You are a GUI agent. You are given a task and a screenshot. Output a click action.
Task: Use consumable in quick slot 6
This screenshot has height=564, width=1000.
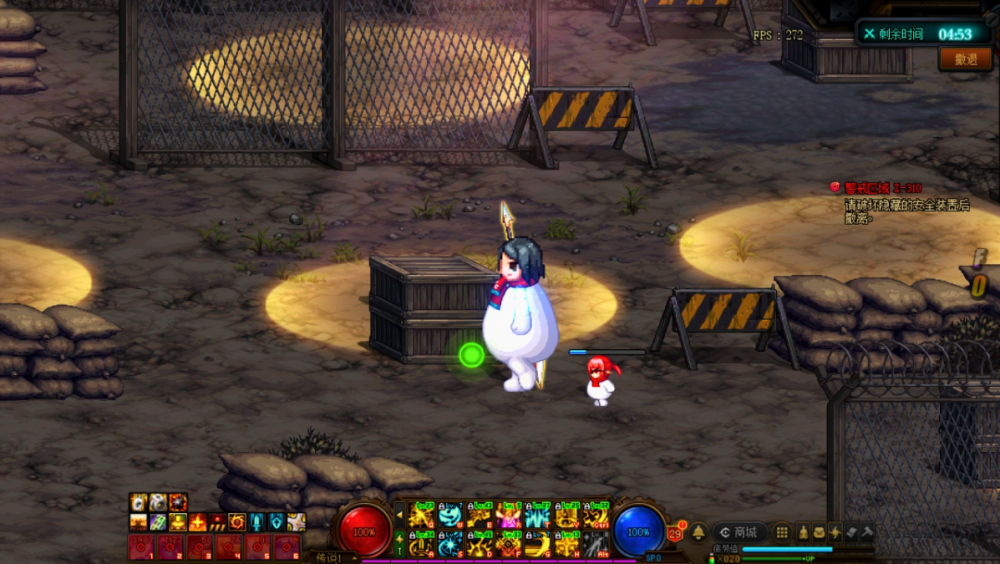pos(287,546)
